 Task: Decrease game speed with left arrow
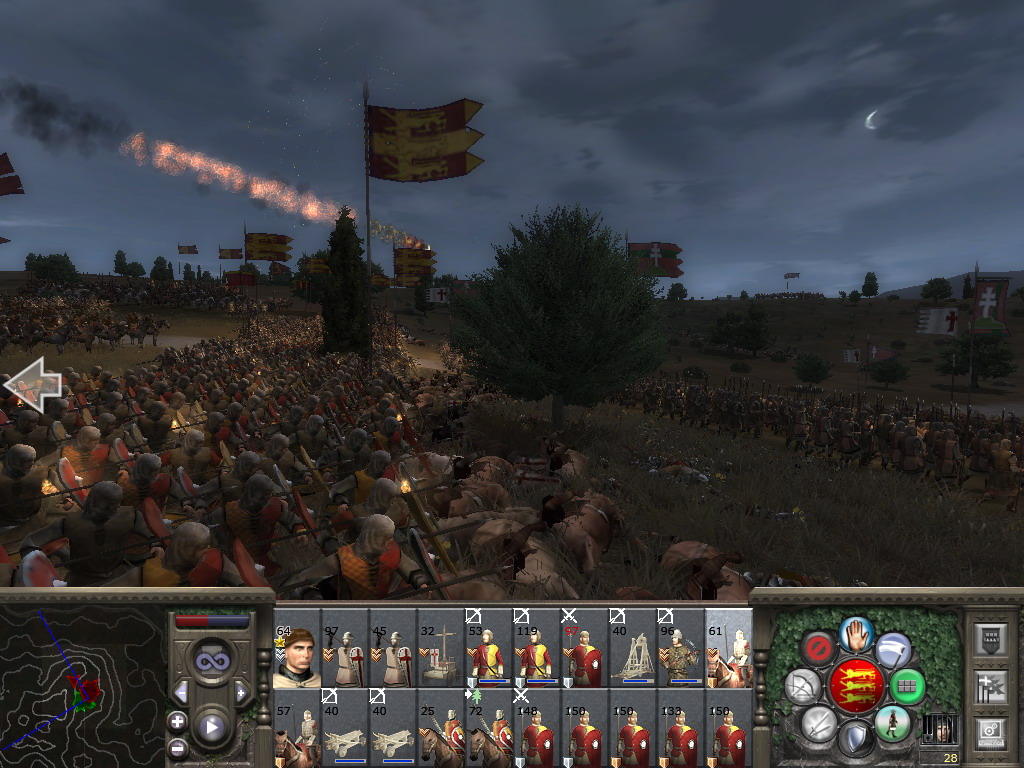pyautogui.click(x=181, y=693)
